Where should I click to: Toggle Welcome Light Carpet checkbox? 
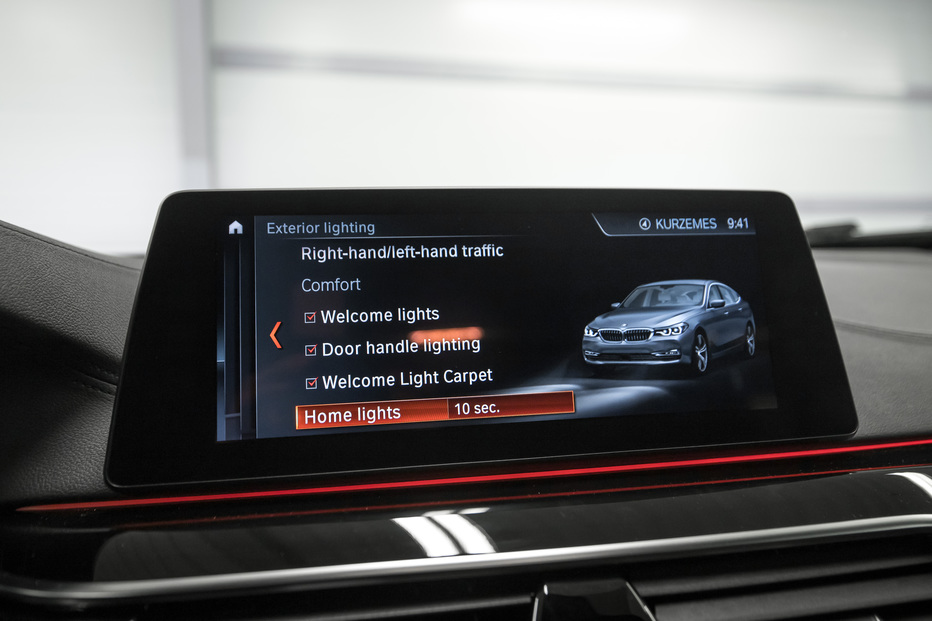pos(311,383)
